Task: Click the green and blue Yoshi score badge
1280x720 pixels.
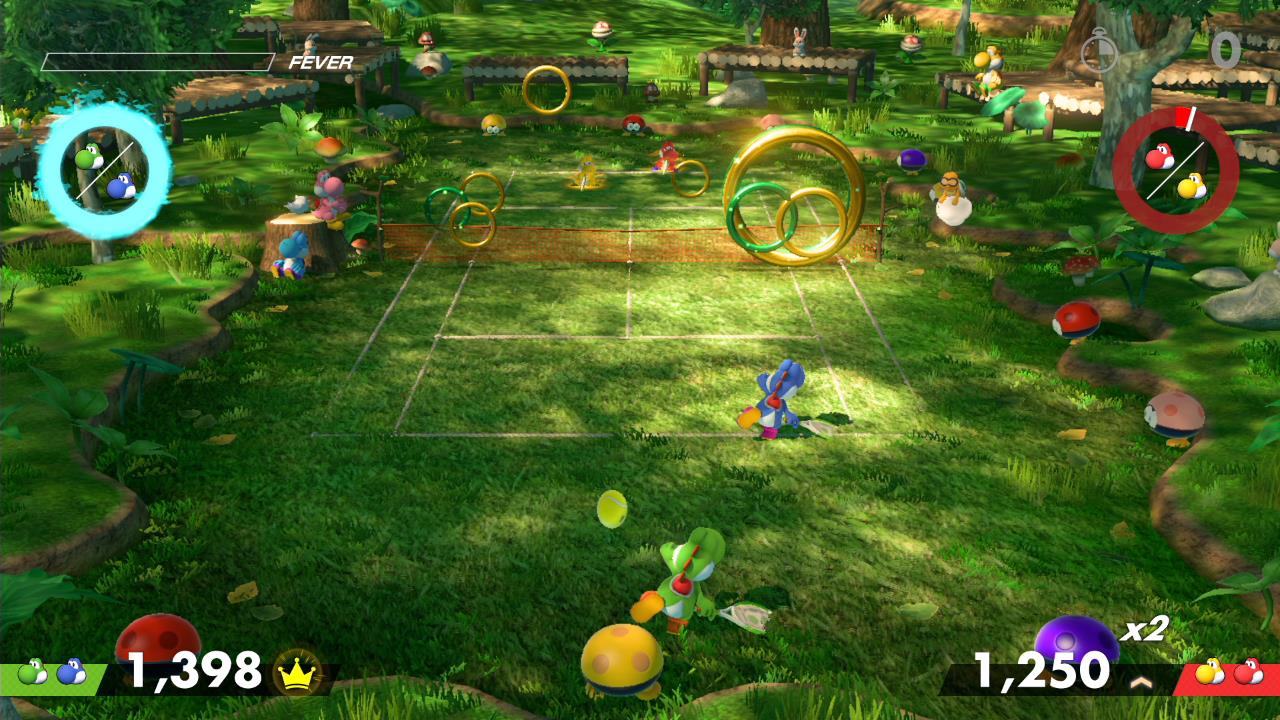Action: click(52, 673)
